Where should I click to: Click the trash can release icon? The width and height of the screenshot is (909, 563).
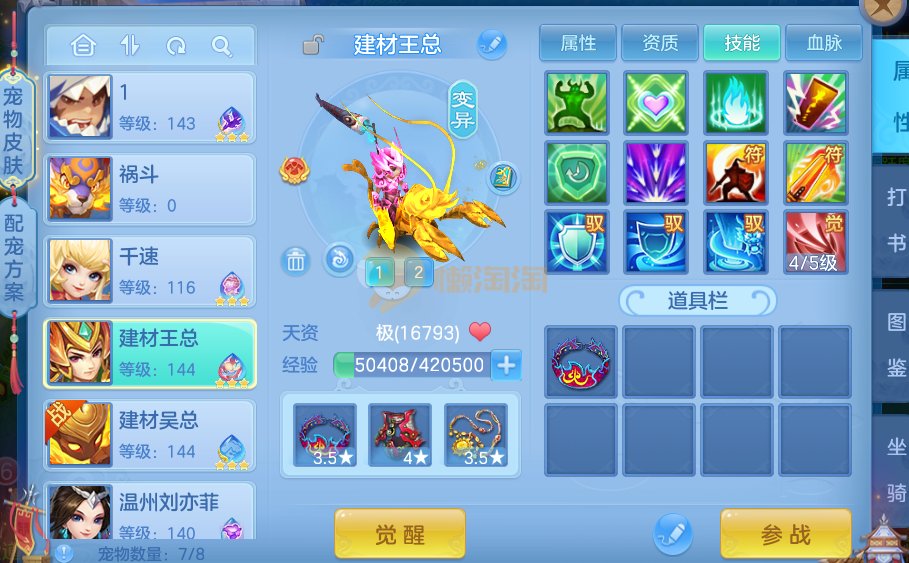(x=296, y=261)
